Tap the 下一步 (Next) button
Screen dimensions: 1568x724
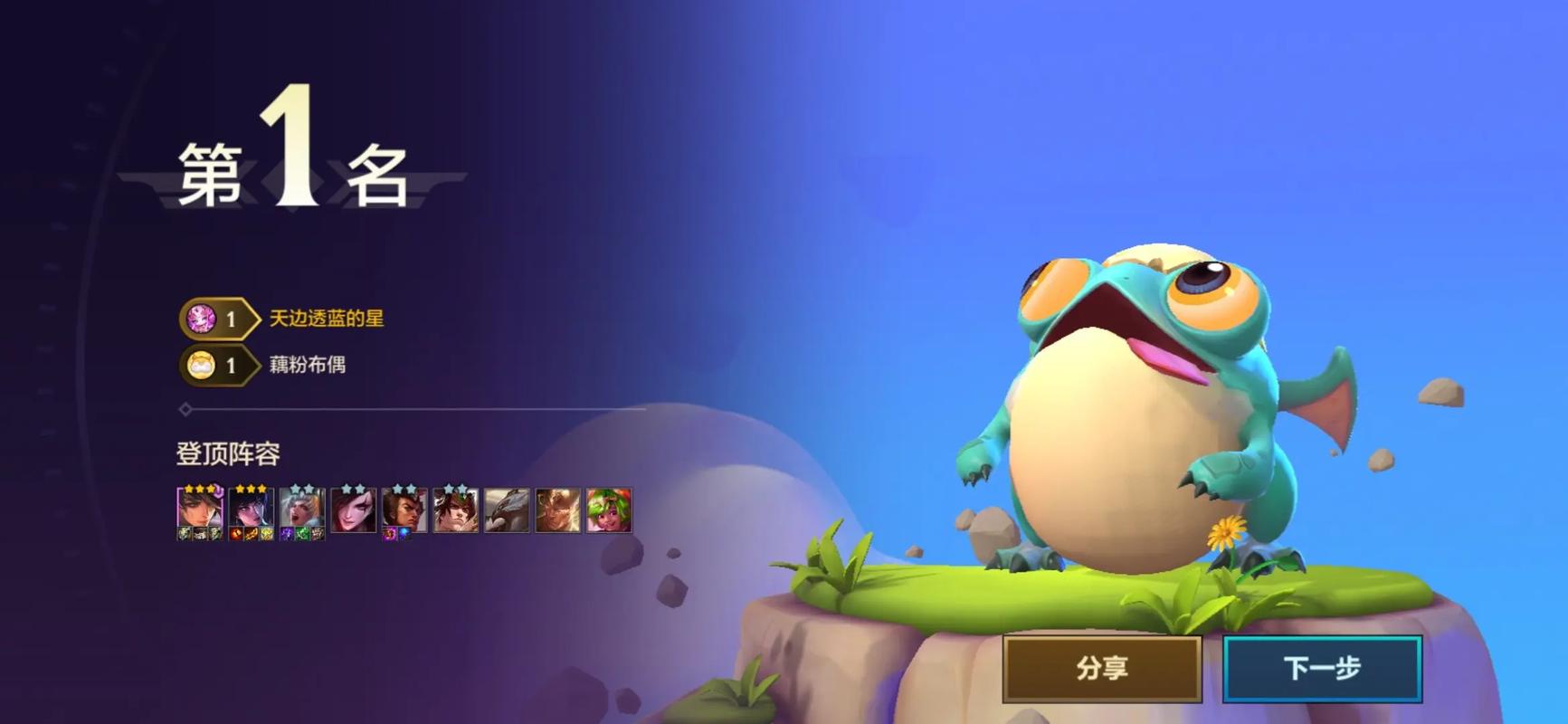point(1322,669)
